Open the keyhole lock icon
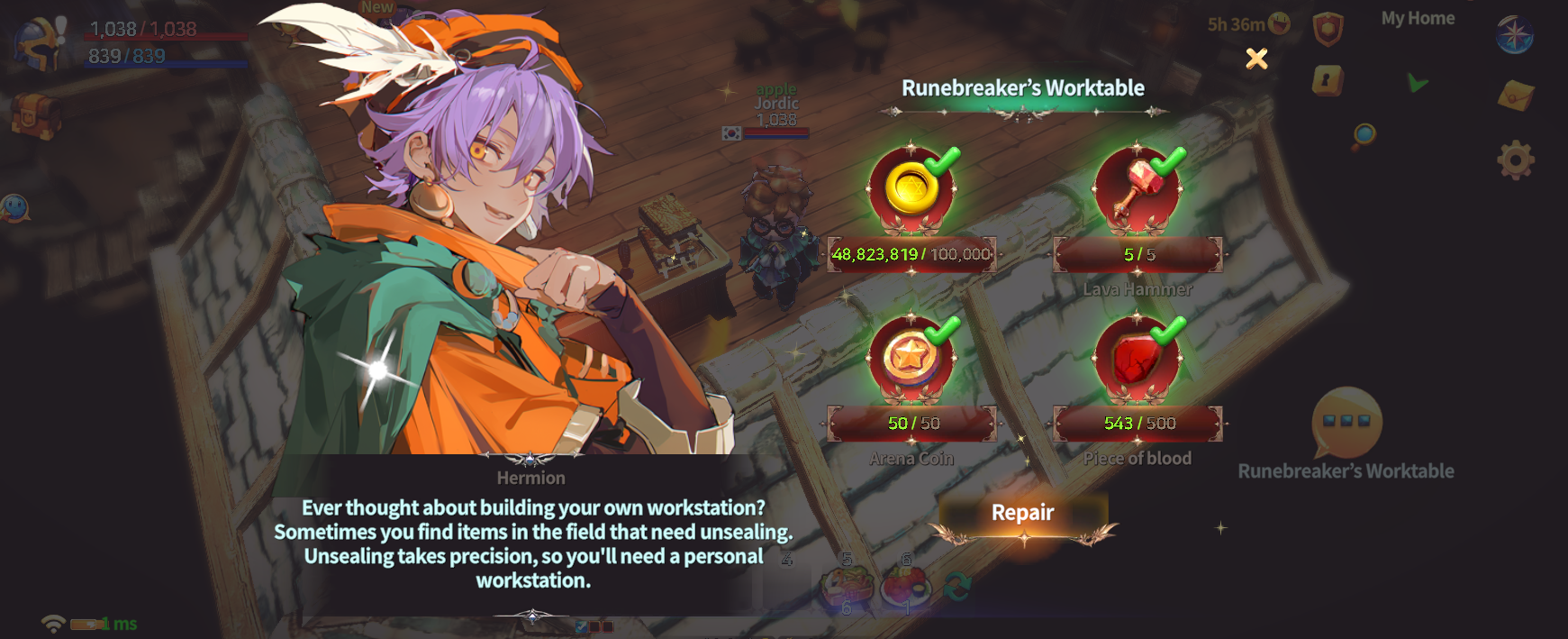The width and height of the screenshot is (1568, 639). click(x=1328, y=81)
